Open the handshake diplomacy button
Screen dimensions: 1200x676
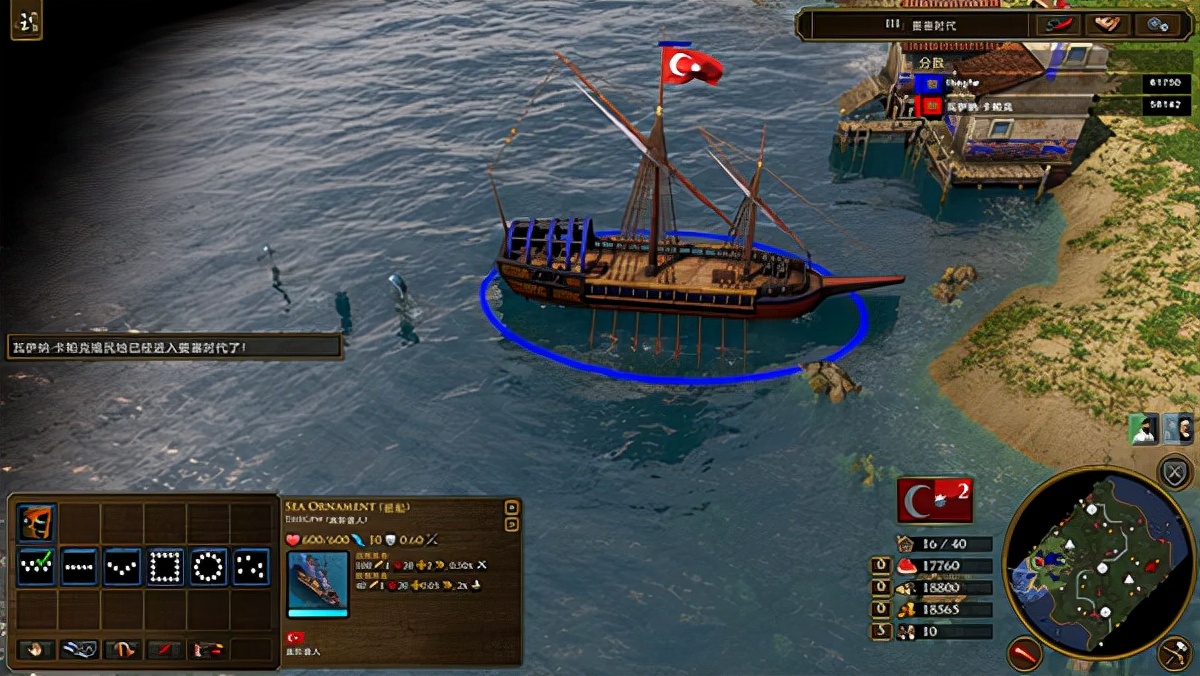coord(1108,24)
